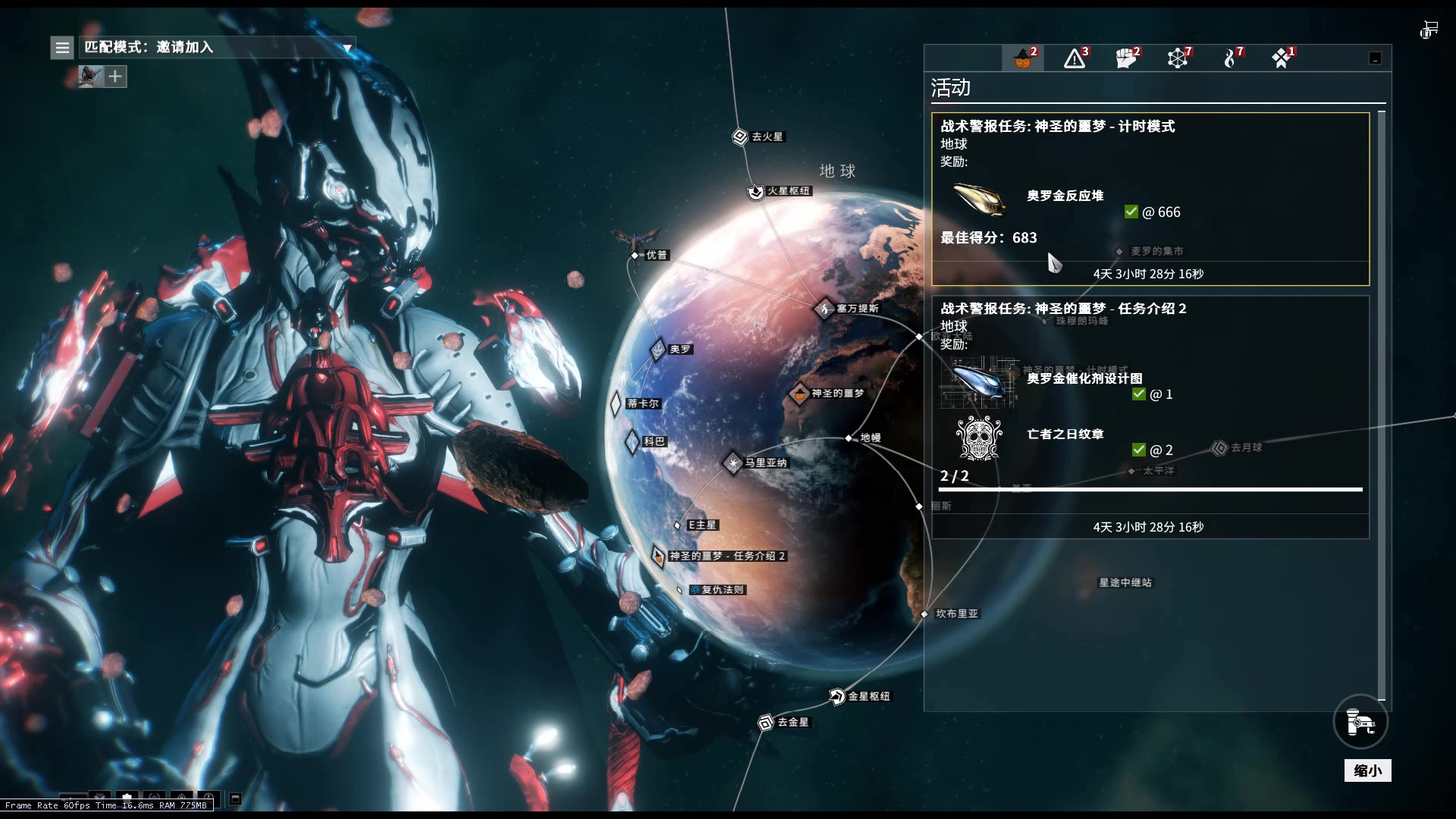Image resolution: width=1456 pixels, height=819 pixels.
Task: Open the 金星枢纽 junction node
Action: click(x=837, y=696)
